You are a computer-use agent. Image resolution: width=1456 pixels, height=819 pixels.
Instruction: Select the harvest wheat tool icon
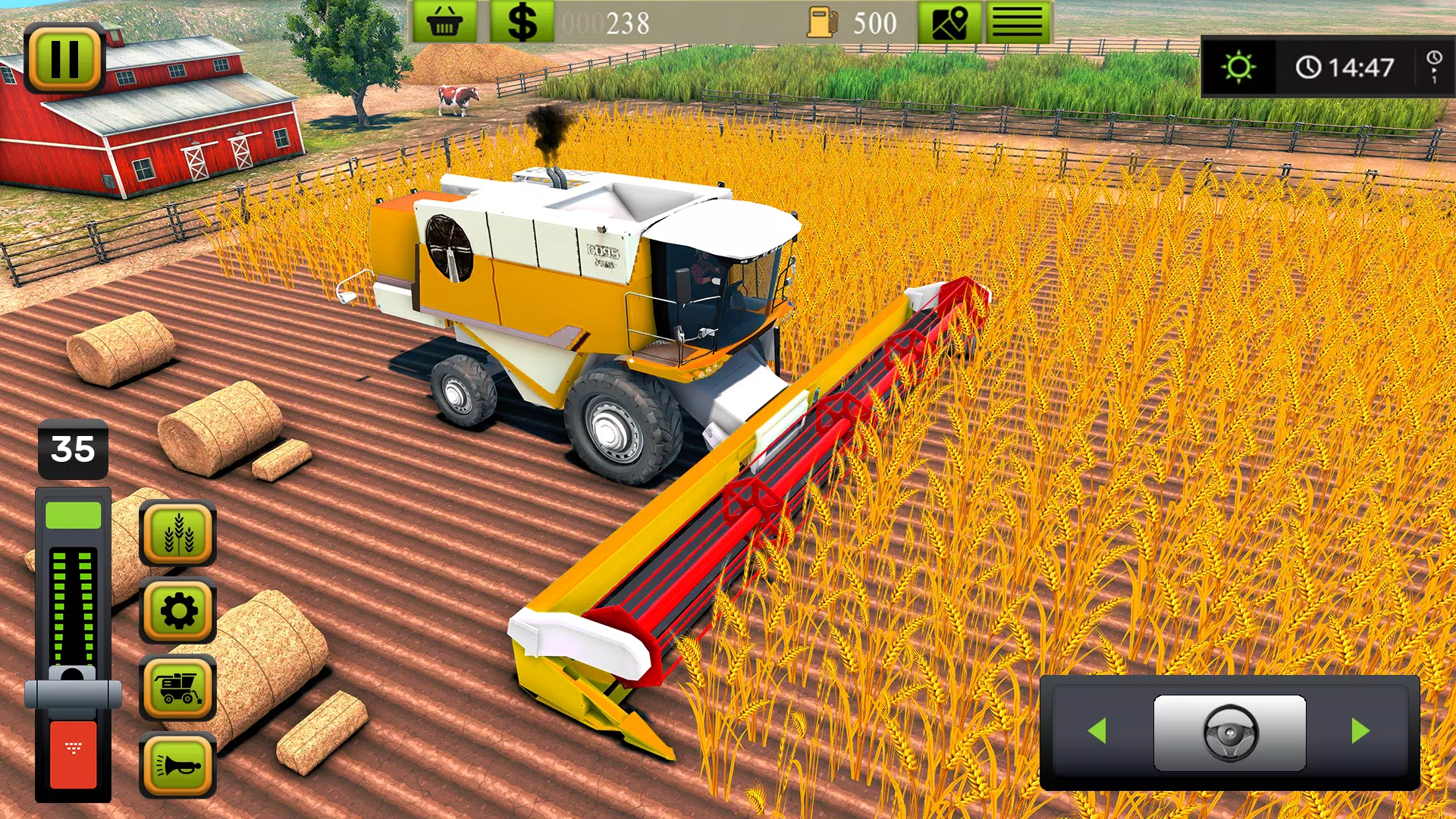coord(176,532)
